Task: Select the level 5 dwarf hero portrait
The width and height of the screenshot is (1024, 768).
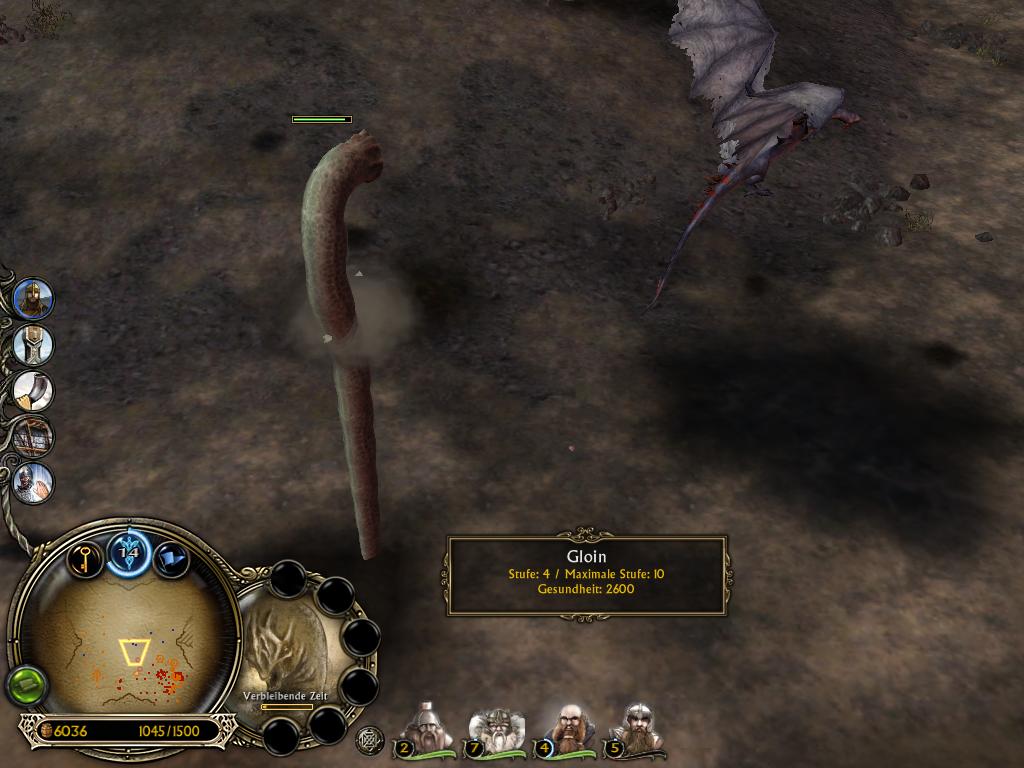Action: tap(635, 729)
